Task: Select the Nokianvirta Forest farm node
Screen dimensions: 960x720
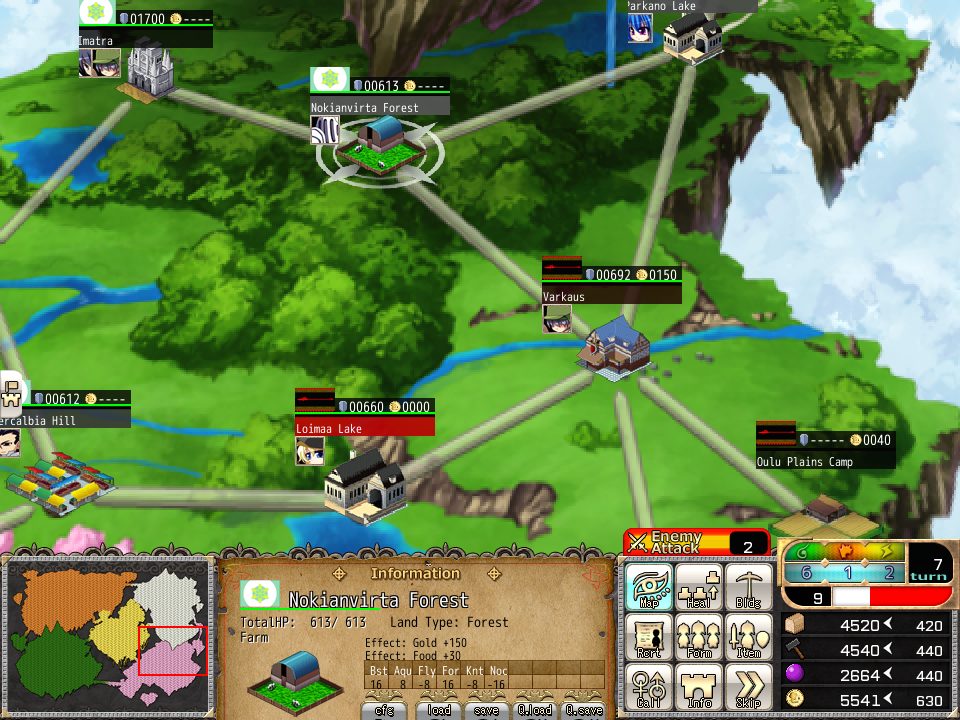Action: coord(379,145)
